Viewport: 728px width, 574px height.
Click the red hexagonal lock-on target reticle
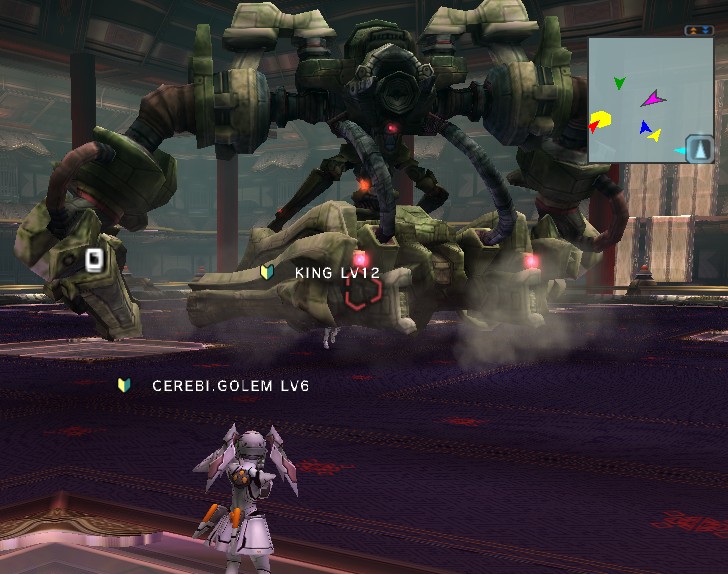coord(363,291)
